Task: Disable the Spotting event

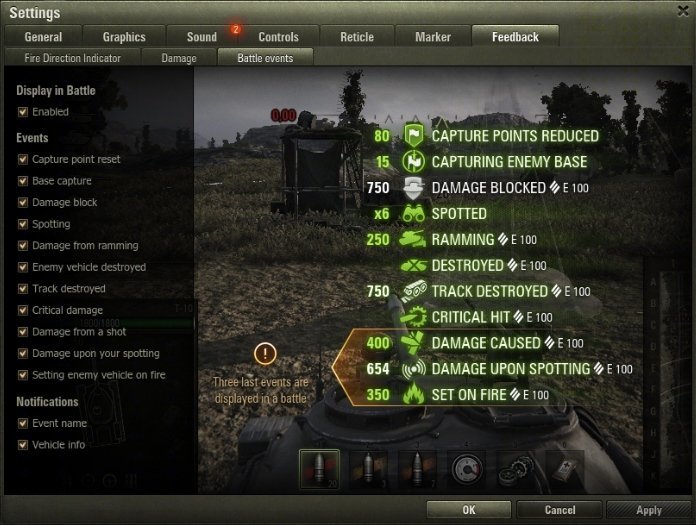Action: [23, 224]
